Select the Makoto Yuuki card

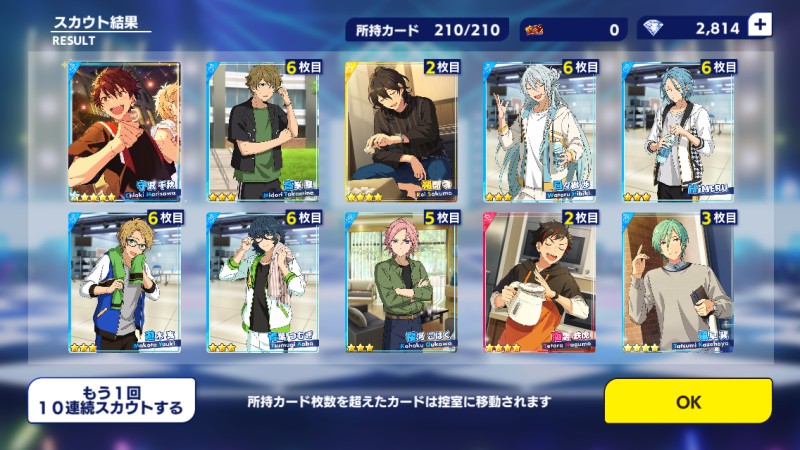coord(124,281)
